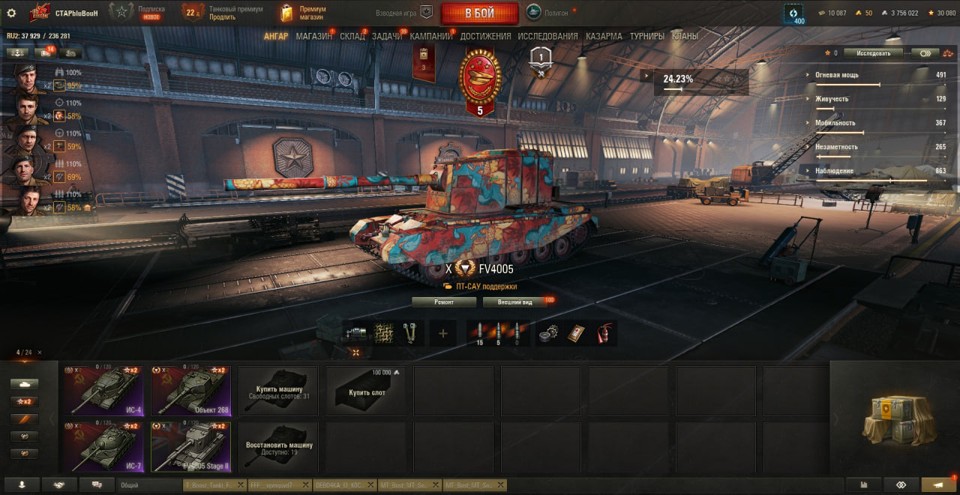Choose the ИС-7 tank card

(103, 445)
